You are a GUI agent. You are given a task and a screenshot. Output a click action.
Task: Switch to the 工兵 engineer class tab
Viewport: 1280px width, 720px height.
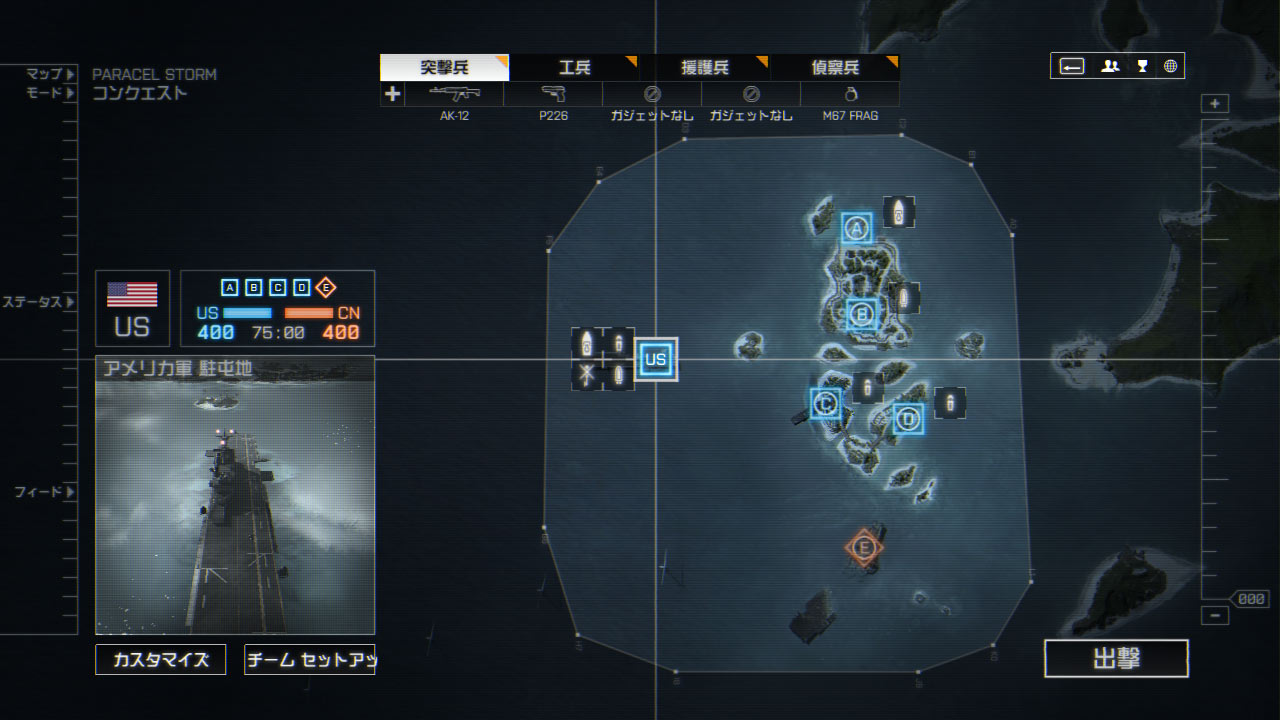[574, 68]
